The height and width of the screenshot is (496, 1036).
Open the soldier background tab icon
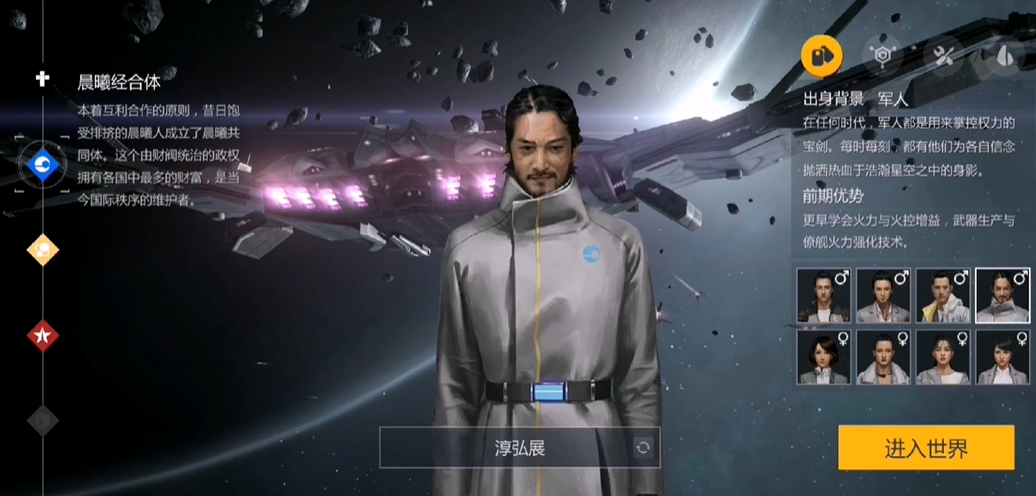(822, 54)
